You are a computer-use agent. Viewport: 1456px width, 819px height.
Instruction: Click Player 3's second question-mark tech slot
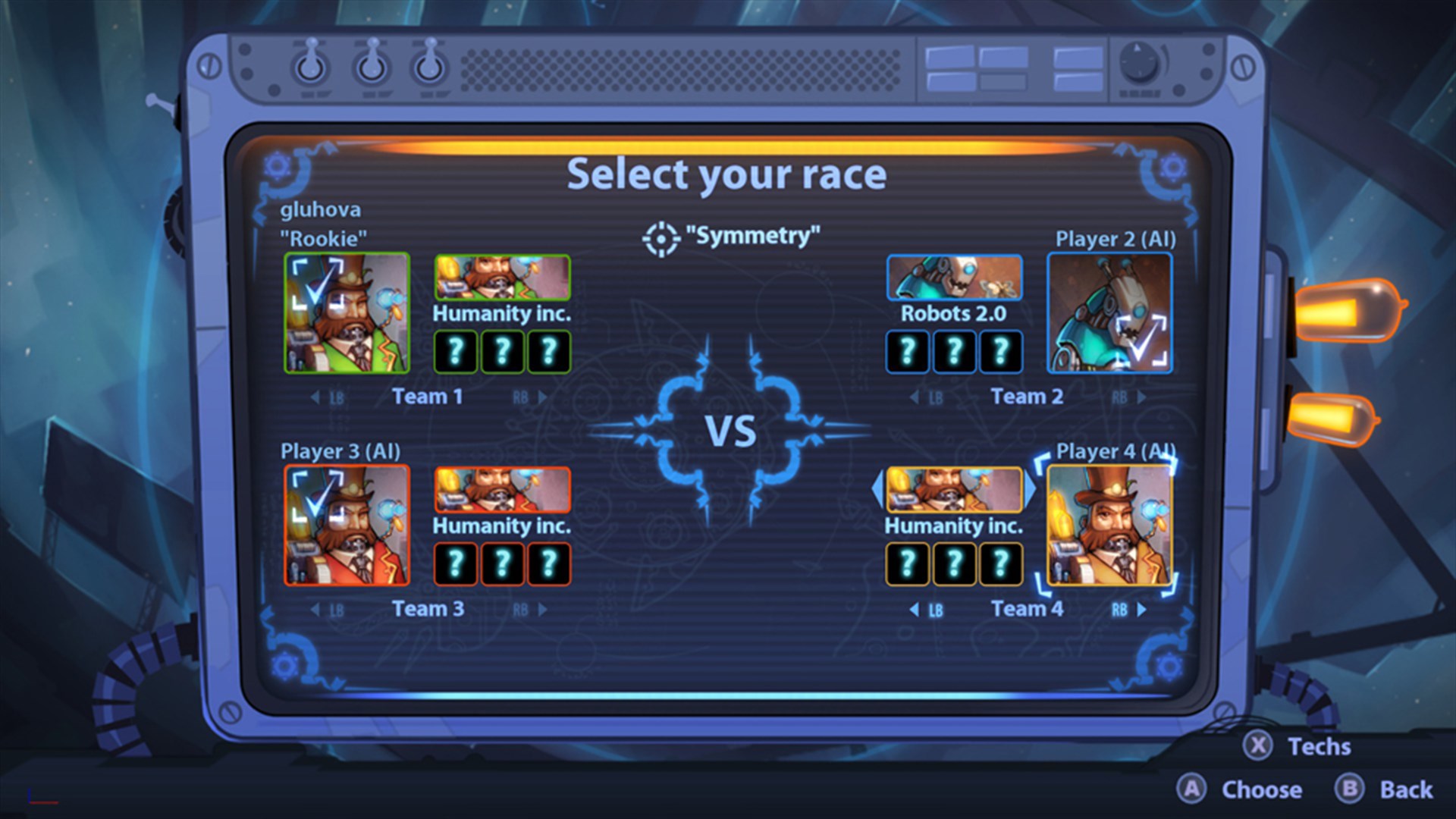point(501,564)
